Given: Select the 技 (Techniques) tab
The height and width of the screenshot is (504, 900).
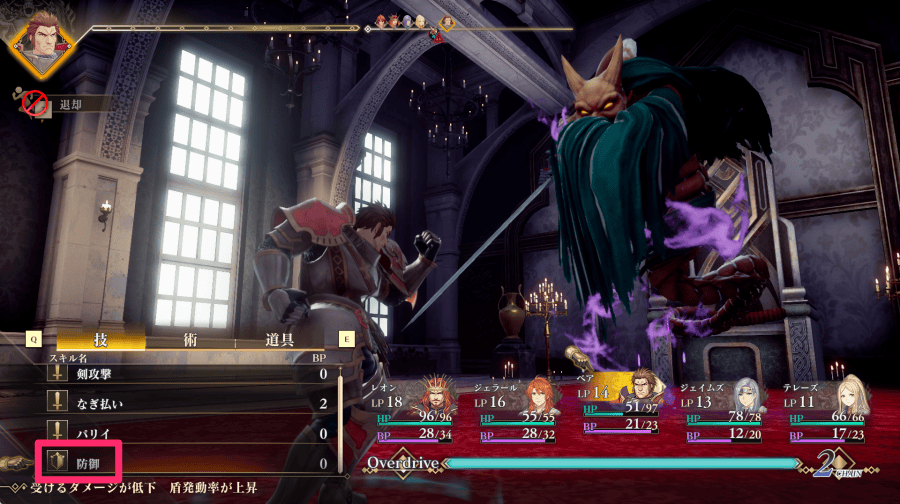Looking at the screenshot, I should (x=100, y=339).
